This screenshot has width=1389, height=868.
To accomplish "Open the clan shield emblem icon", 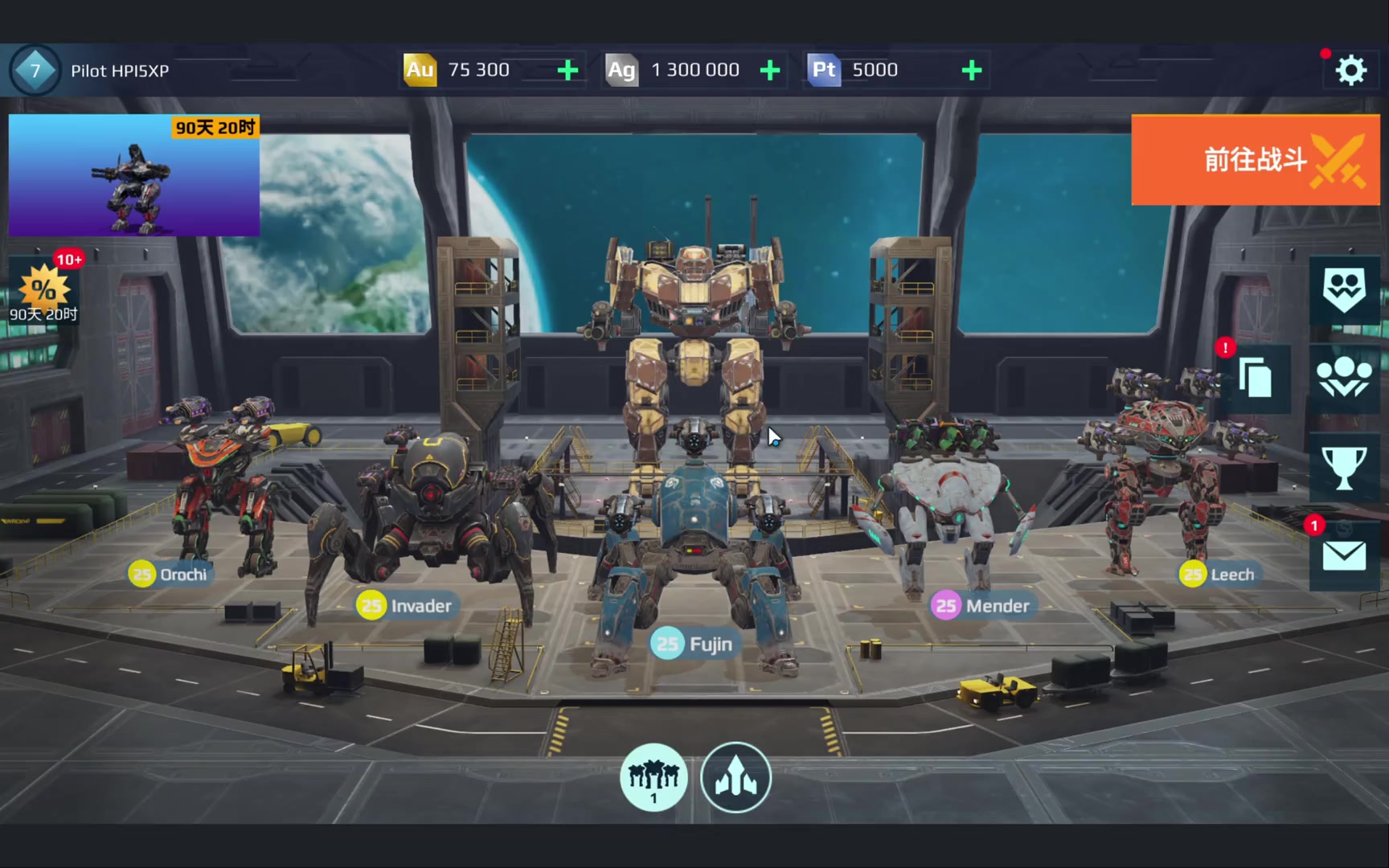I will (1343, 290).
